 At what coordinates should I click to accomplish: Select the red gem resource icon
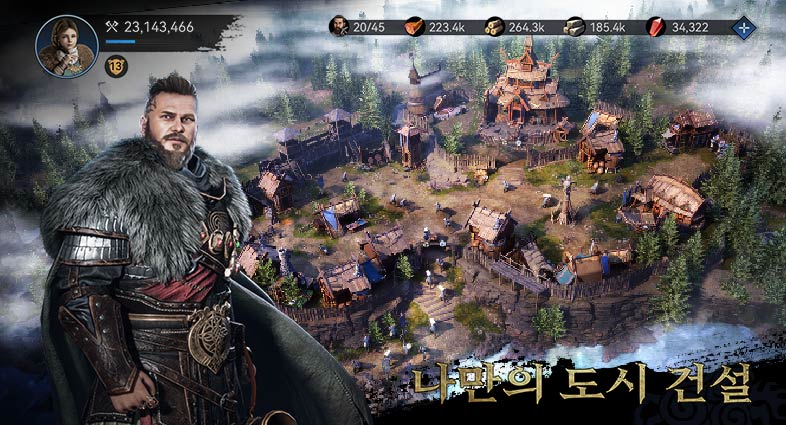pyautogui.click(x=656, y=27)
